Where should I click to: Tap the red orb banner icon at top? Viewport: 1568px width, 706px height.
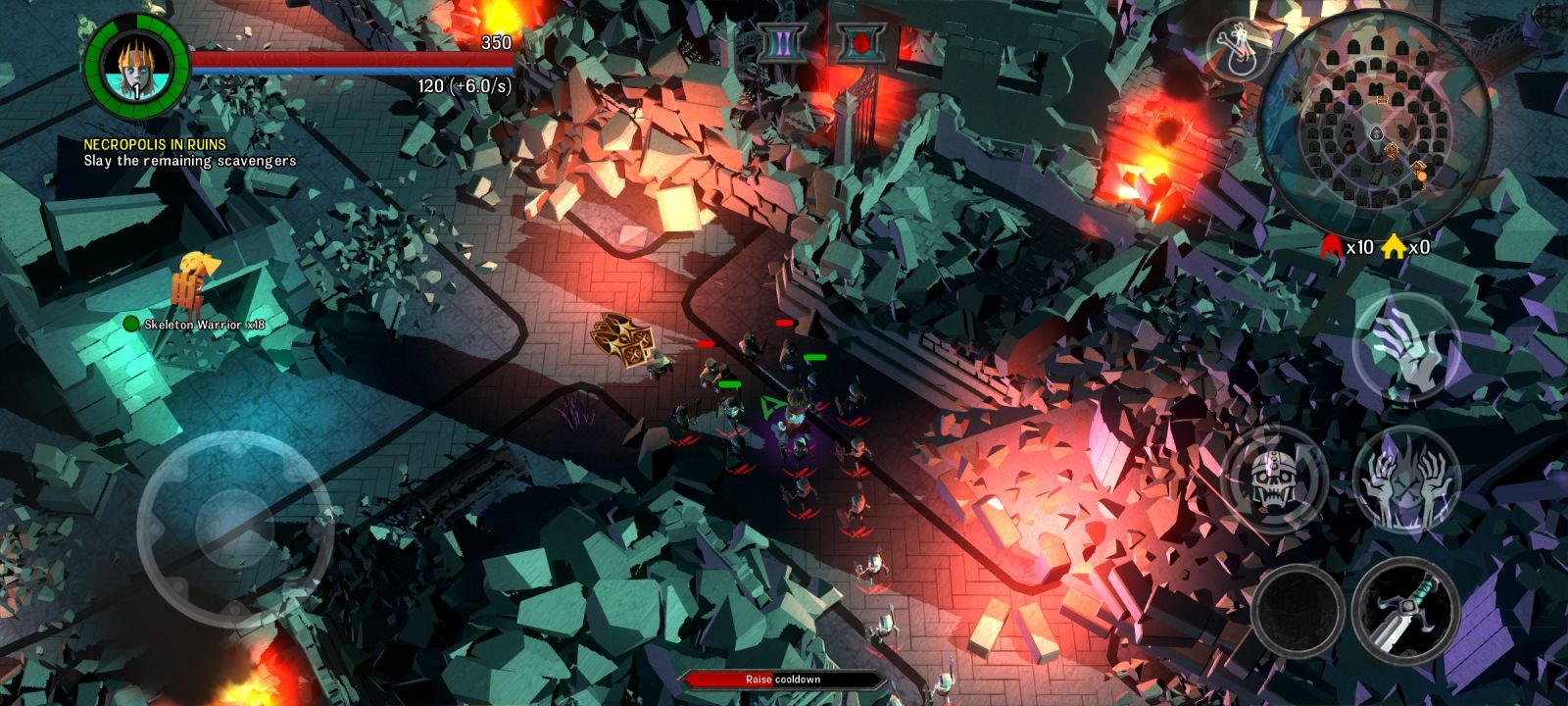(861, 42)
